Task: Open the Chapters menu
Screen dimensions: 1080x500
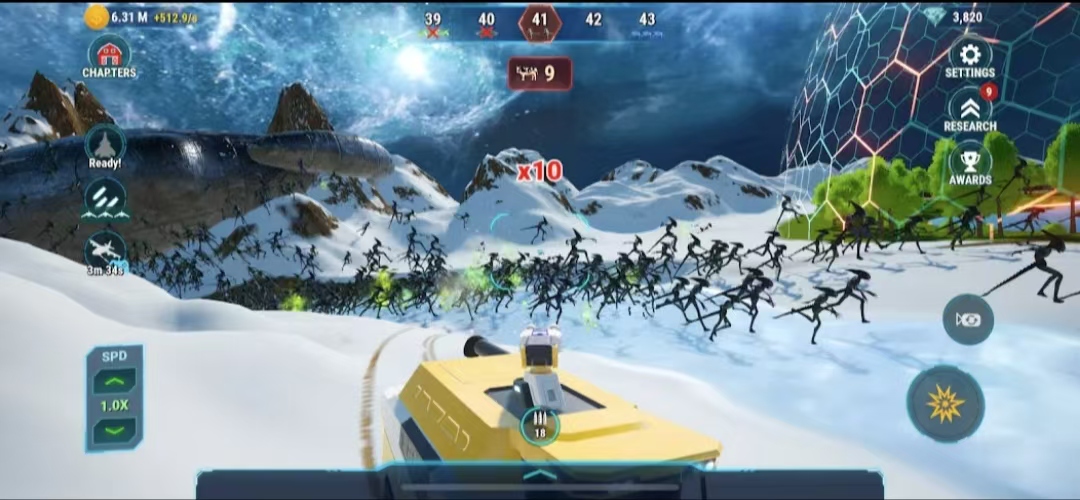Action: coord(108,56)
